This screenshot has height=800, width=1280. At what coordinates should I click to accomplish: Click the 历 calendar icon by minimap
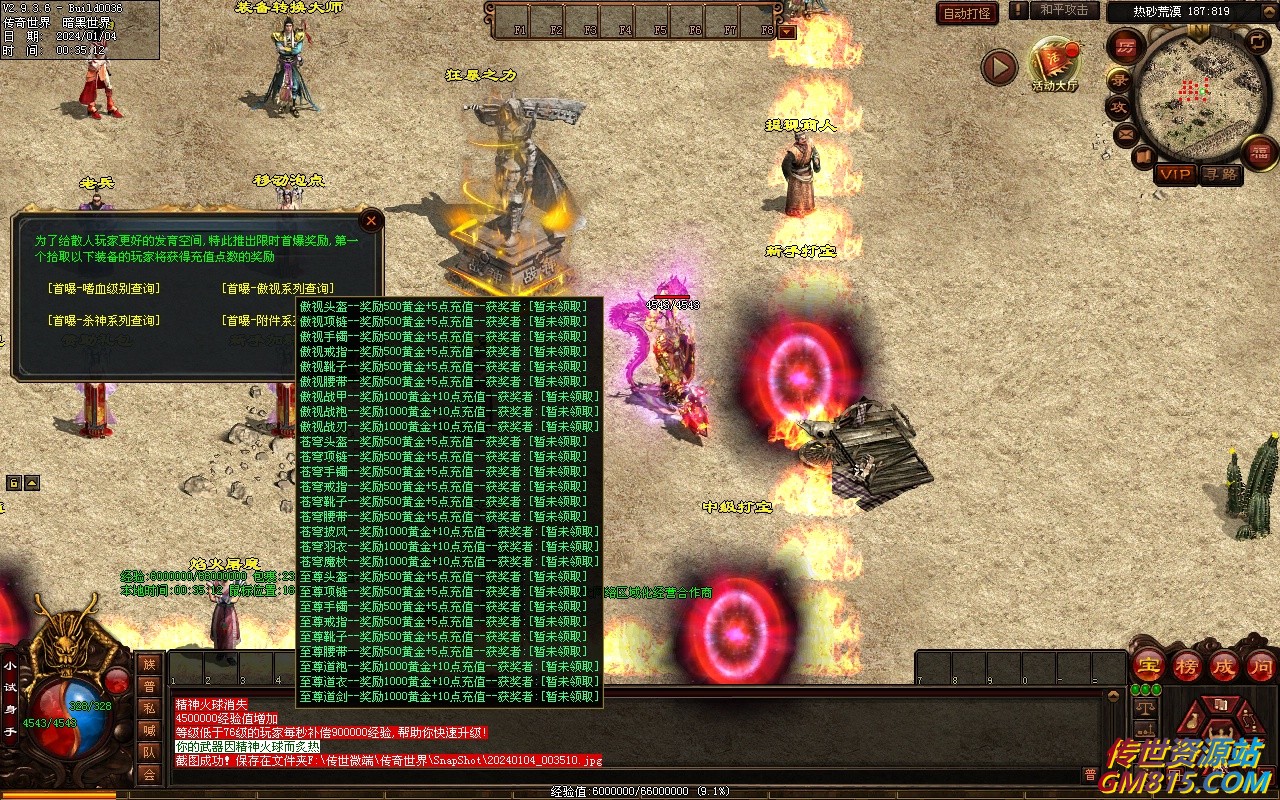pyautogui.click(x=1126, y=46)
